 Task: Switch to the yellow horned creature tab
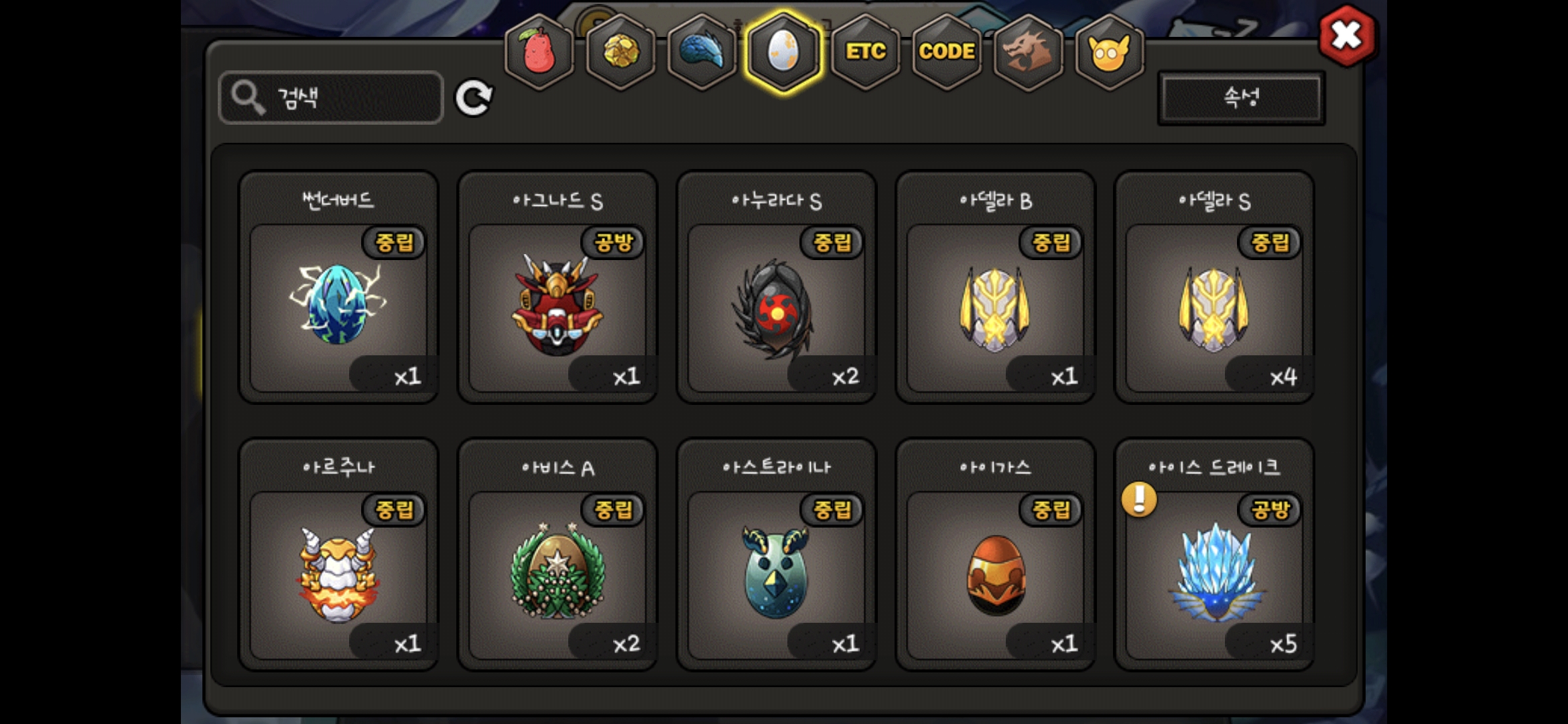pyautogui.click(x=1109, y=52)
